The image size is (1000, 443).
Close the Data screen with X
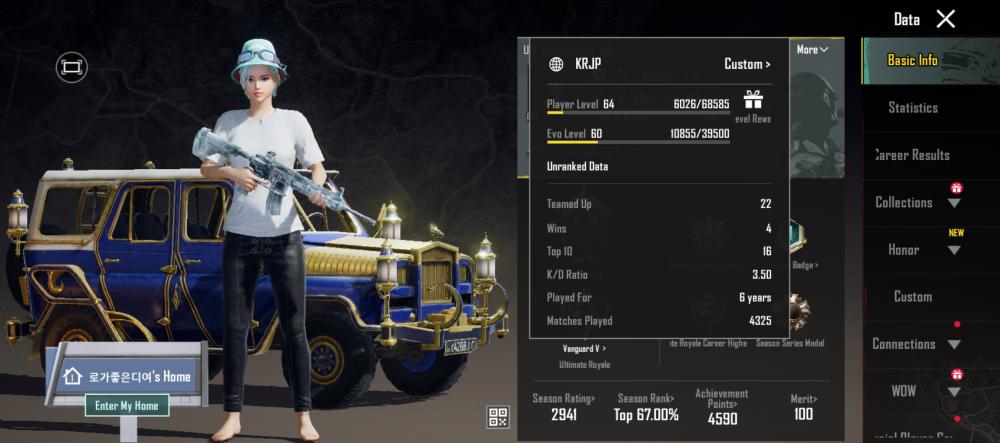click(945, 19)
